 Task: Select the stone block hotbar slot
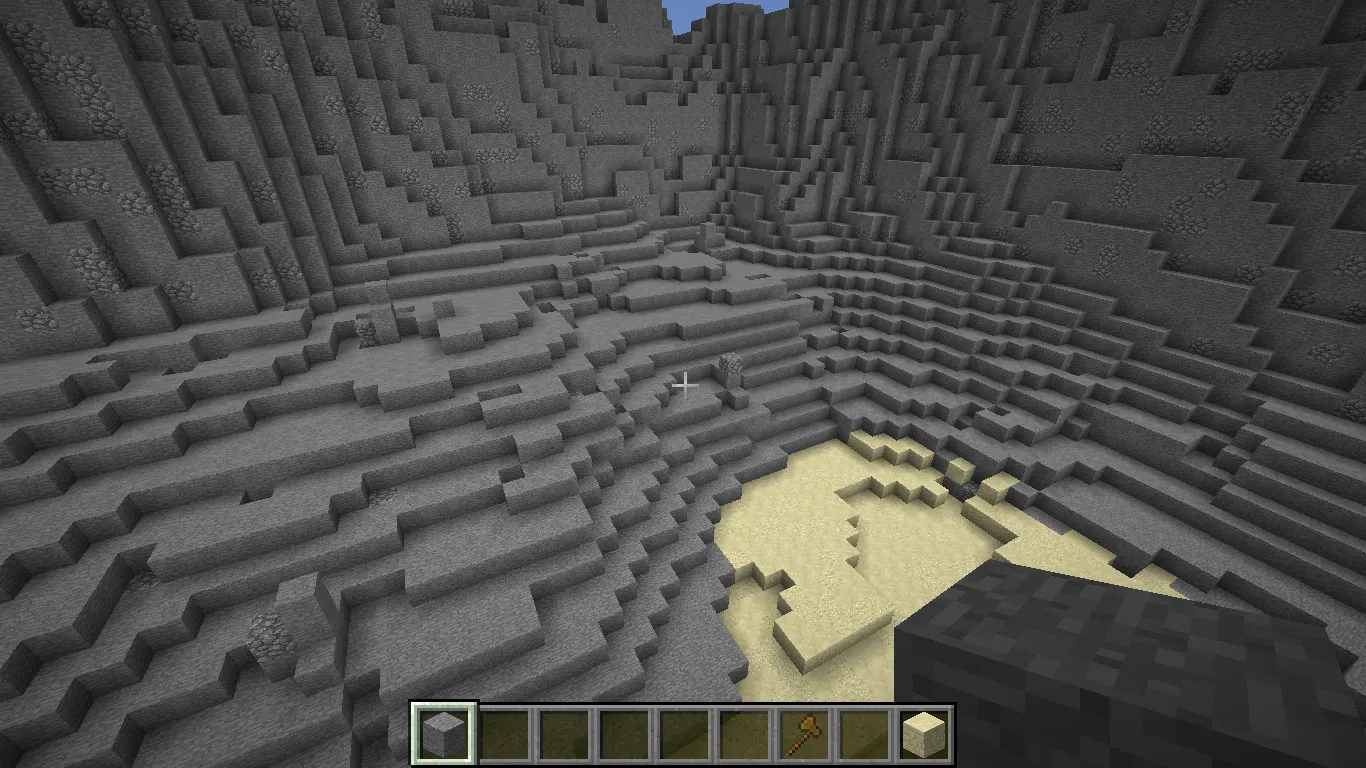pos(444,735)
